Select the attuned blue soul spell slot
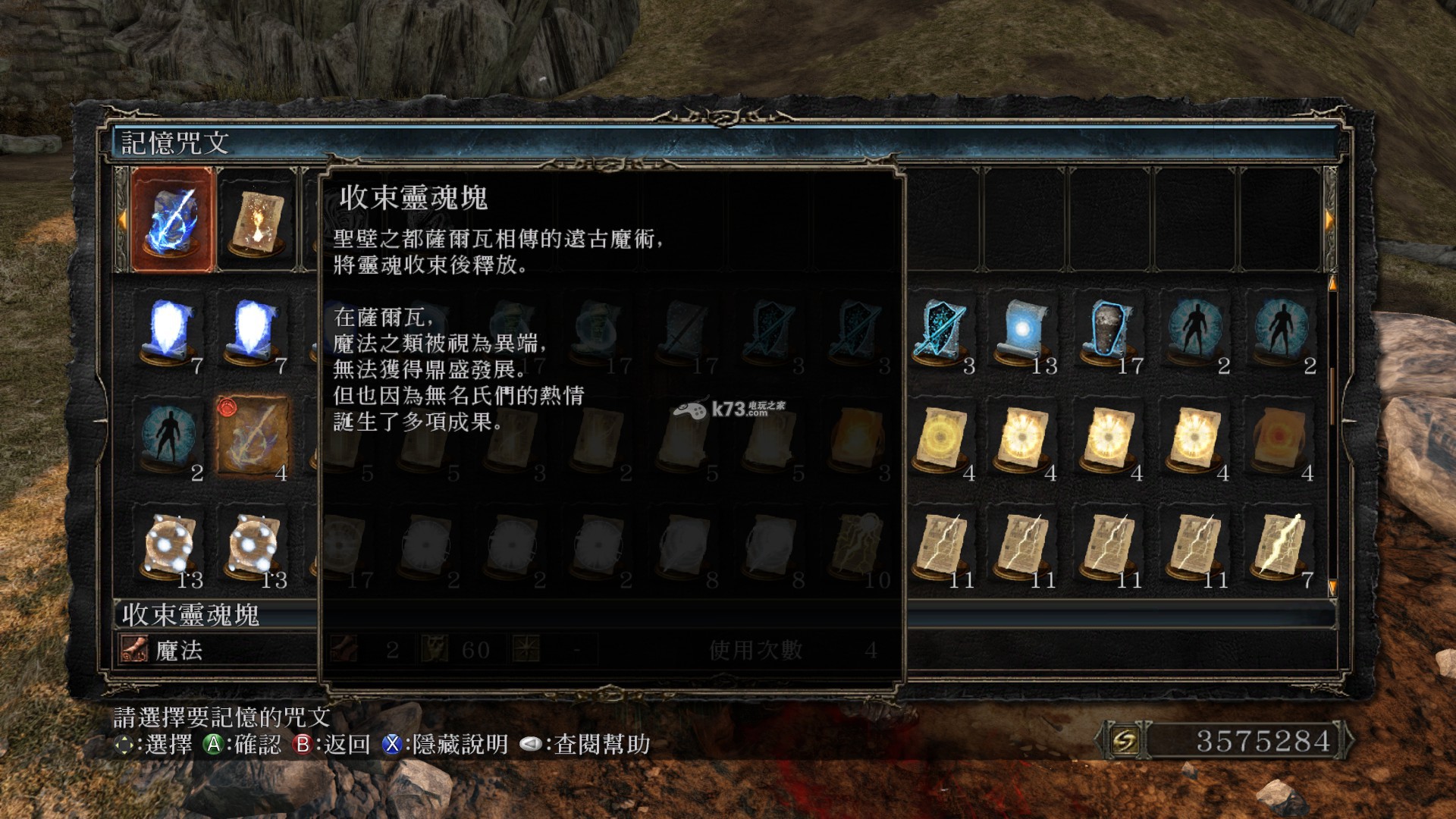The width and height of the screenshot is (1456, 819). (173, 220)
